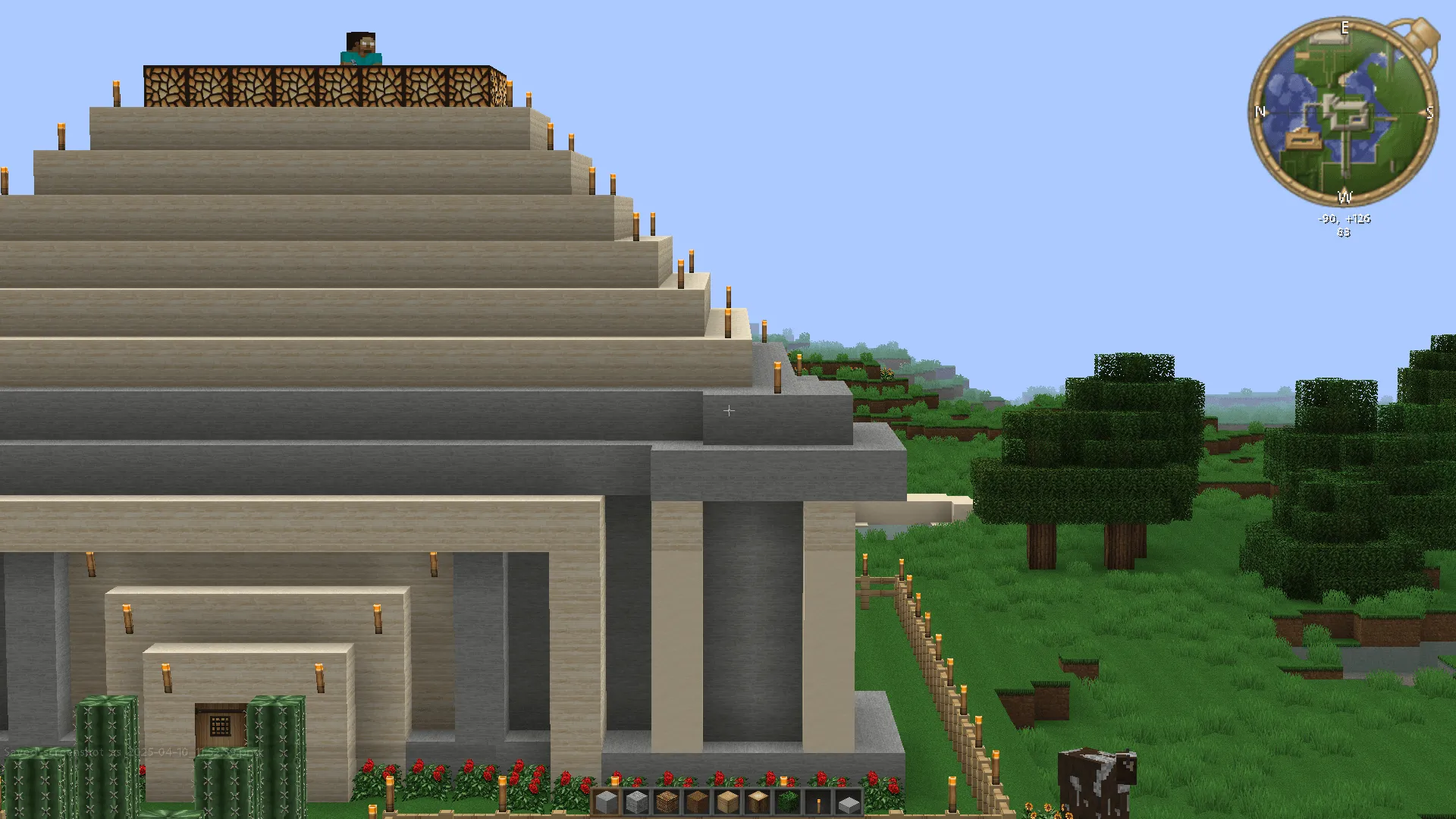
Task: Select the smooth stone block in the first hotbar slot
Action: 607,802
